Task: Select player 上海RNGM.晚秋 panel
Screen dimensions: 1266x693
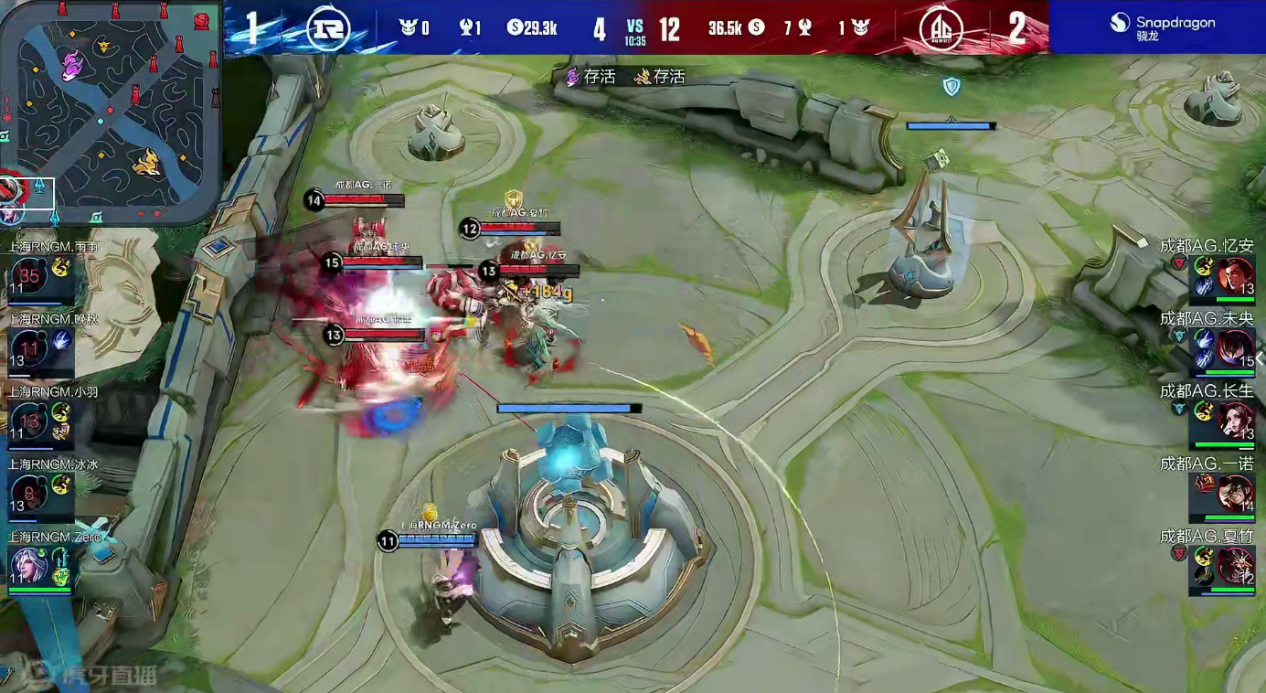Action: (x=40, y=345)
